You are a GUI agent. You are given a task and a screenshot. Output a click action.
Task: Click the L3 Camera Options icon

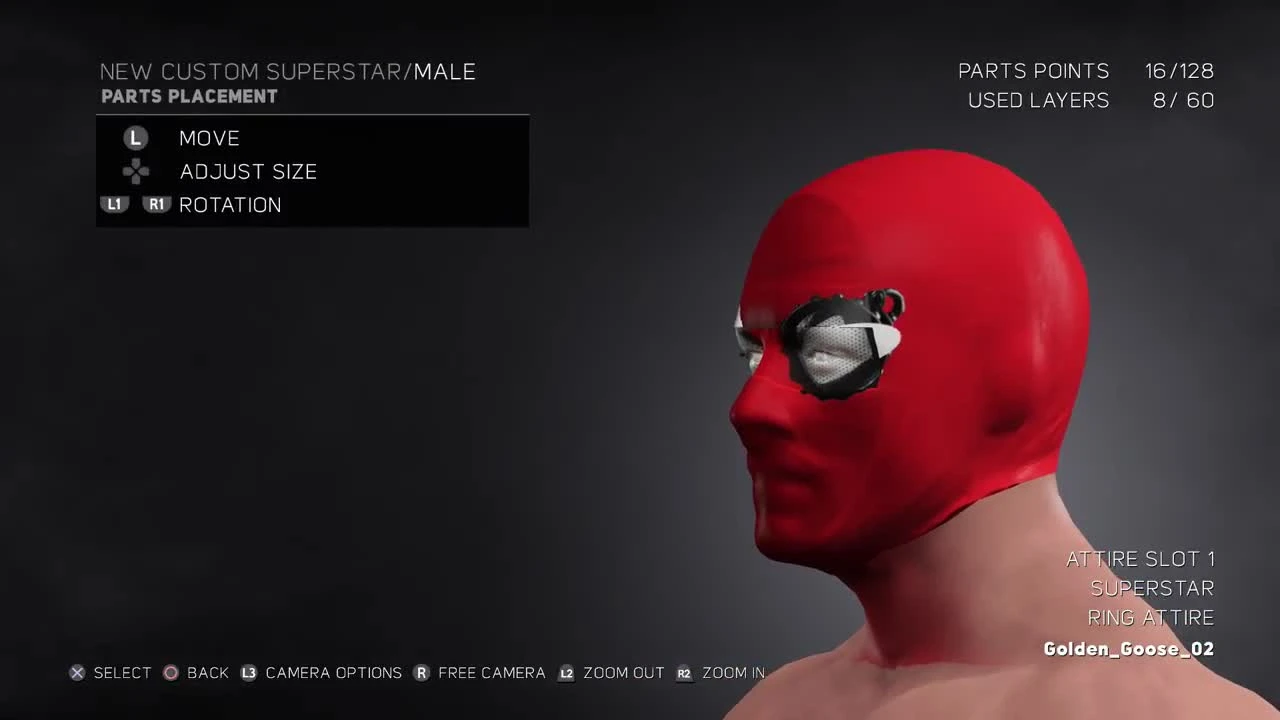(x=248, y=673)
